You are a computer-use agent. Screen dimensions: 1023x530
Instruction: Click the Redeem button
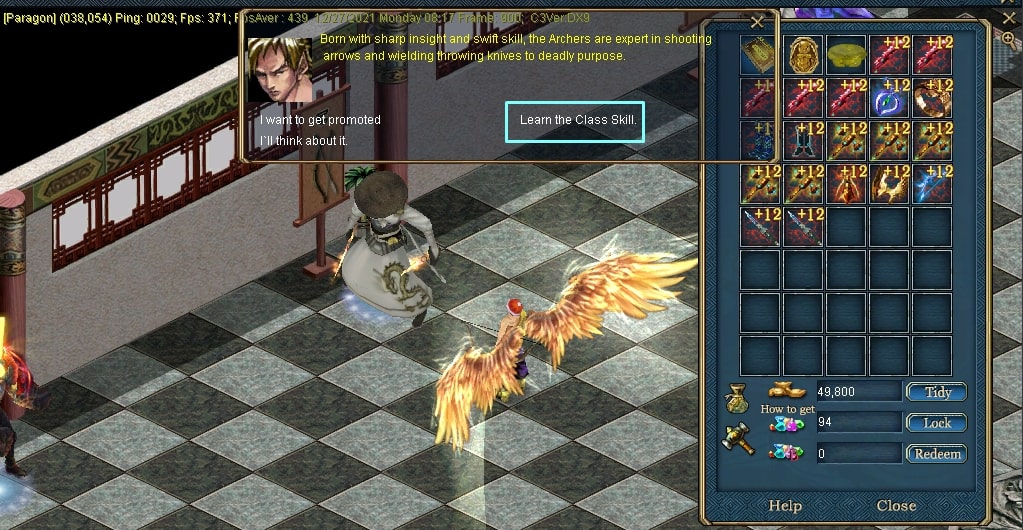point(936,454)
